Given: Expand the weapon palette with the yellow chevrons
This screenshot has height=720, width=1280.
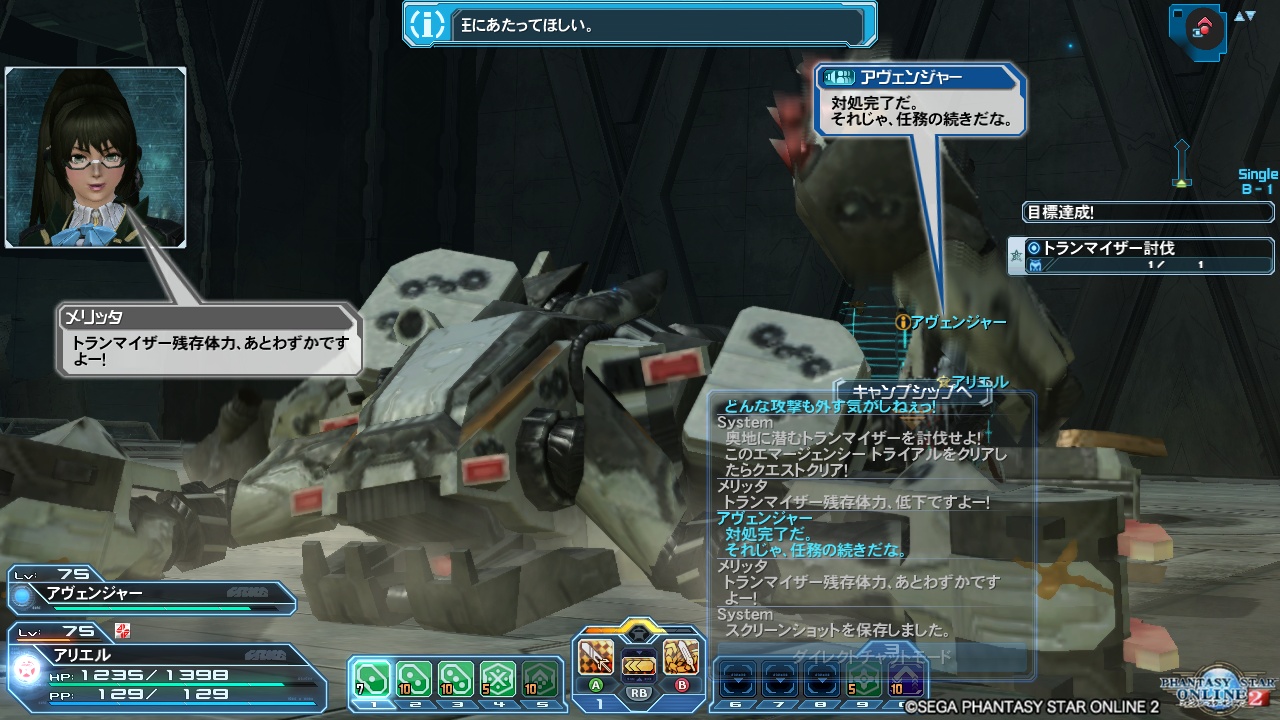Looking at the screenshot, I should click(637, 666).
